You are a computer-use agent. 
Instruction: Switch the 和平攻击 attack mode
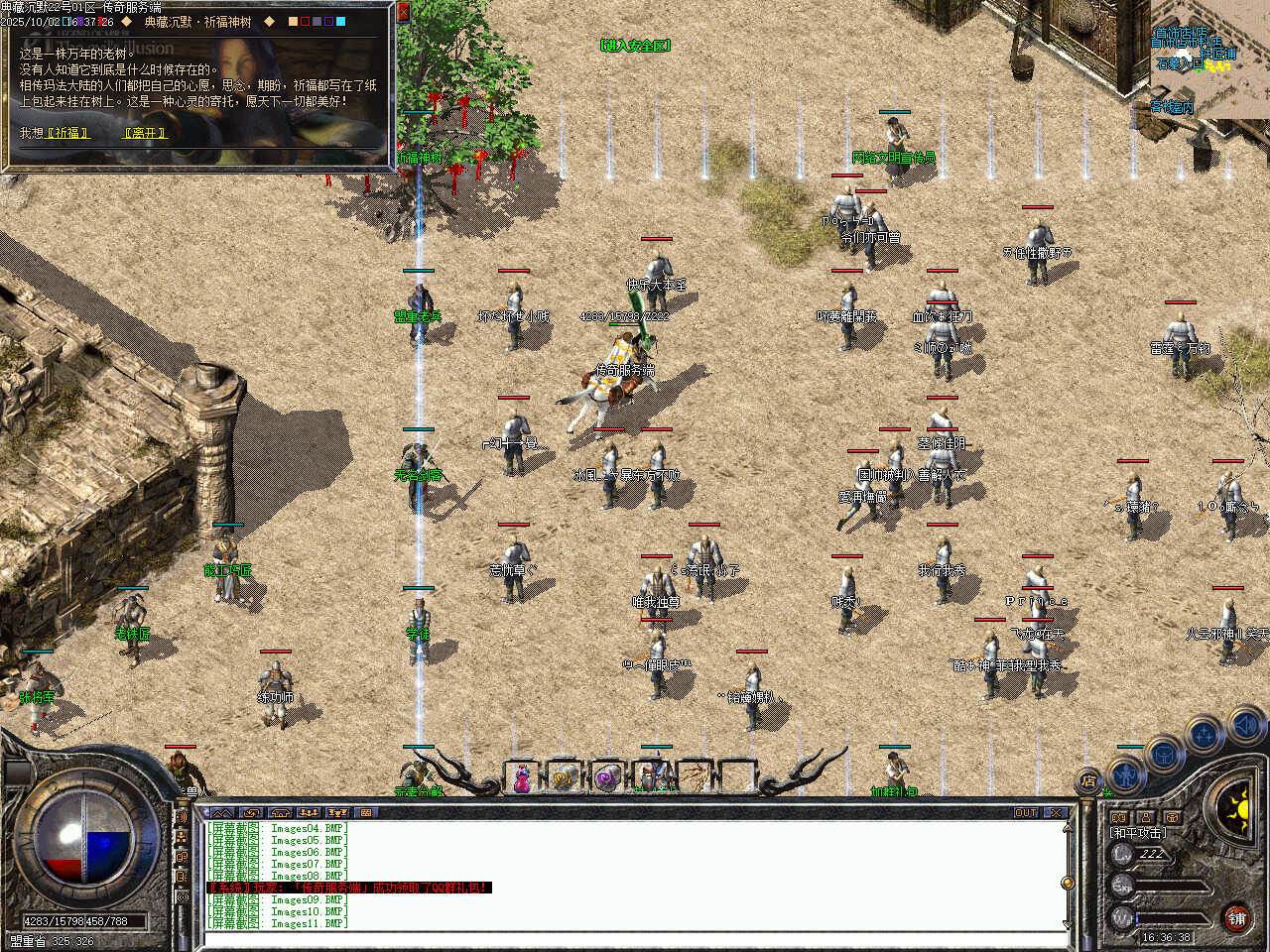pyautogui.click(x=1138, y=833)
